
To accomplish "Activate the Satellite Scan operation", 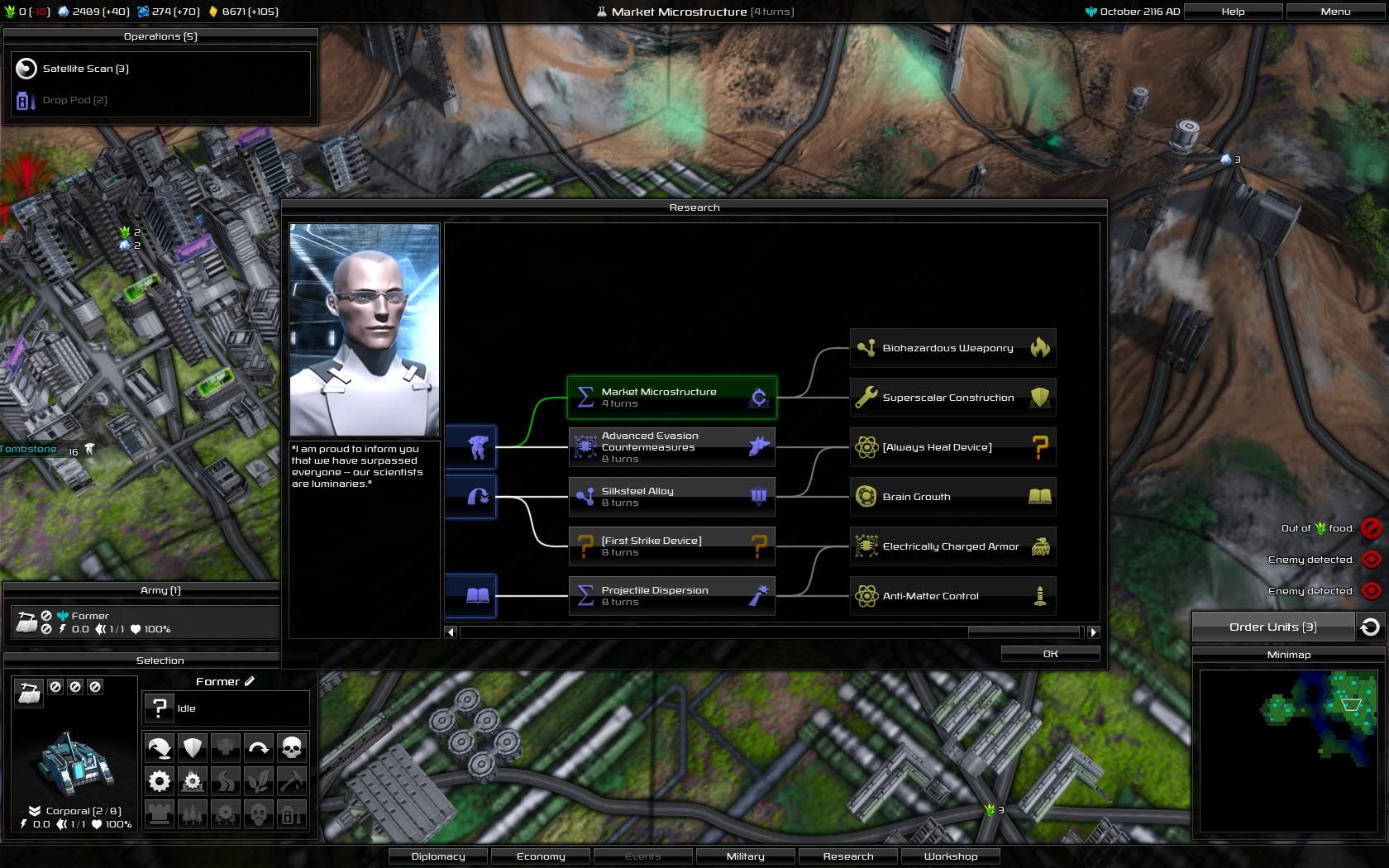I will pos(86,69).
